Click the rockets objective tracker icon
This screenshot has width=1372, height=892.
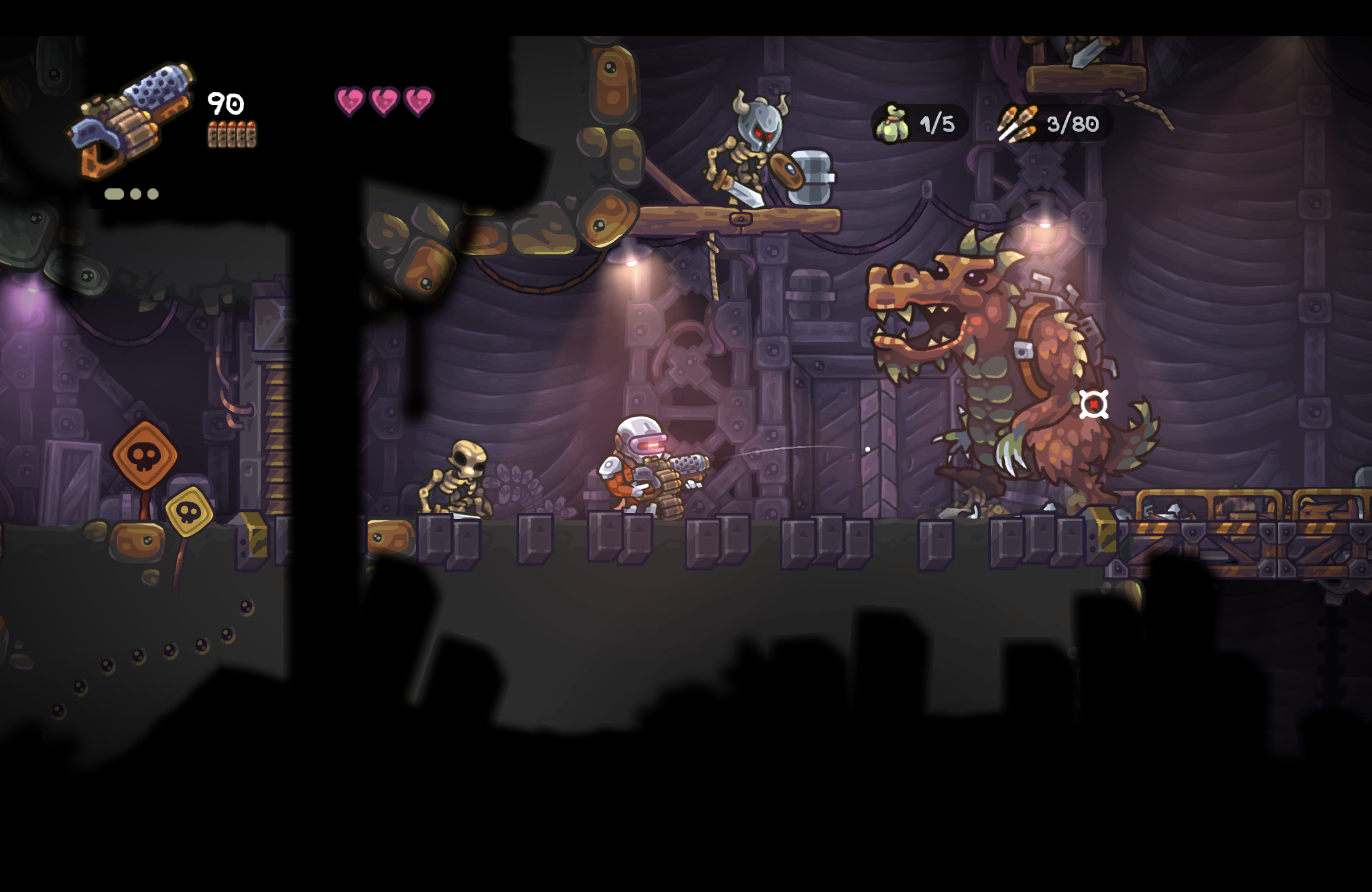point(1018,124)
